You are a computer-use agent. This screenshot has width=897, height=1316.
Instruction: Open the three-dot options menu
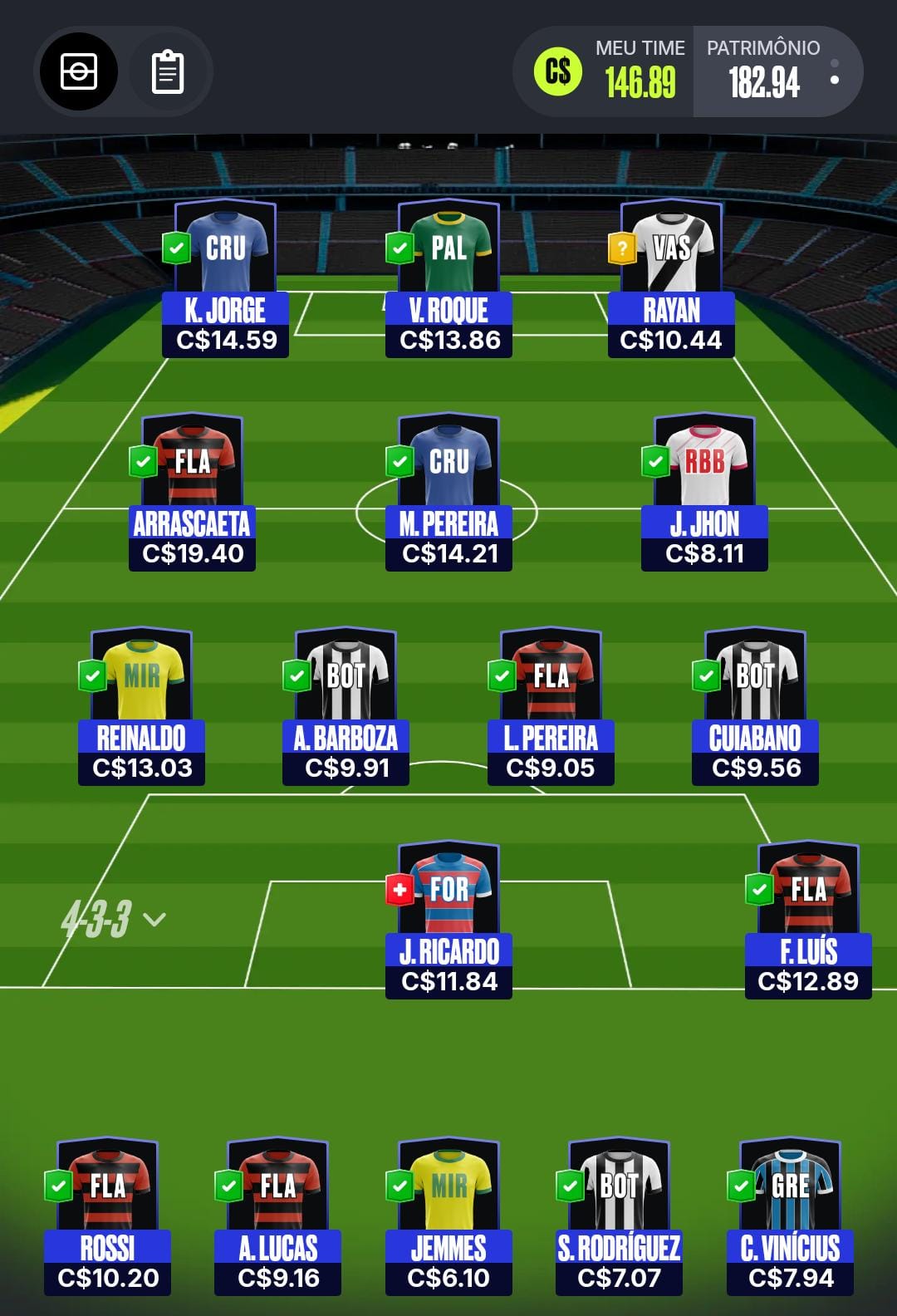[x=834, y=71]
